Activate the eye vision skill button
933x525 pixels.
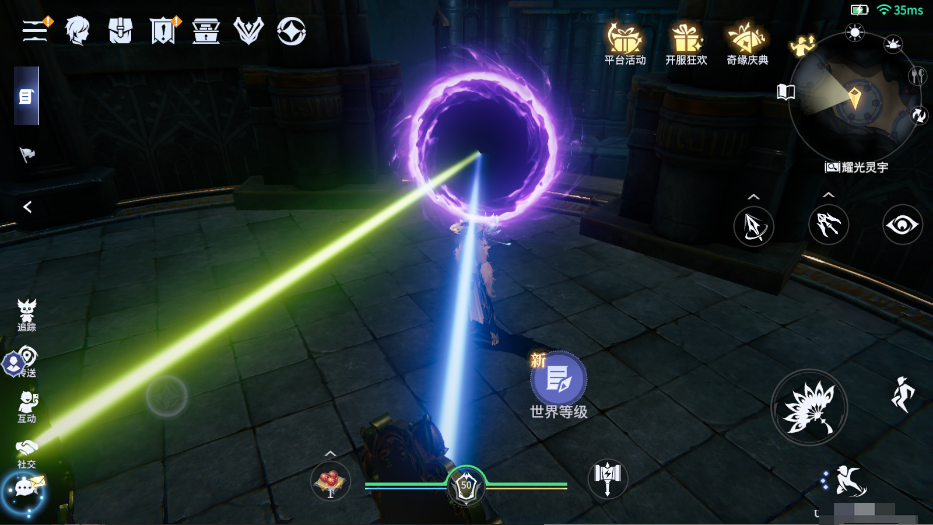tap(902, 225)
